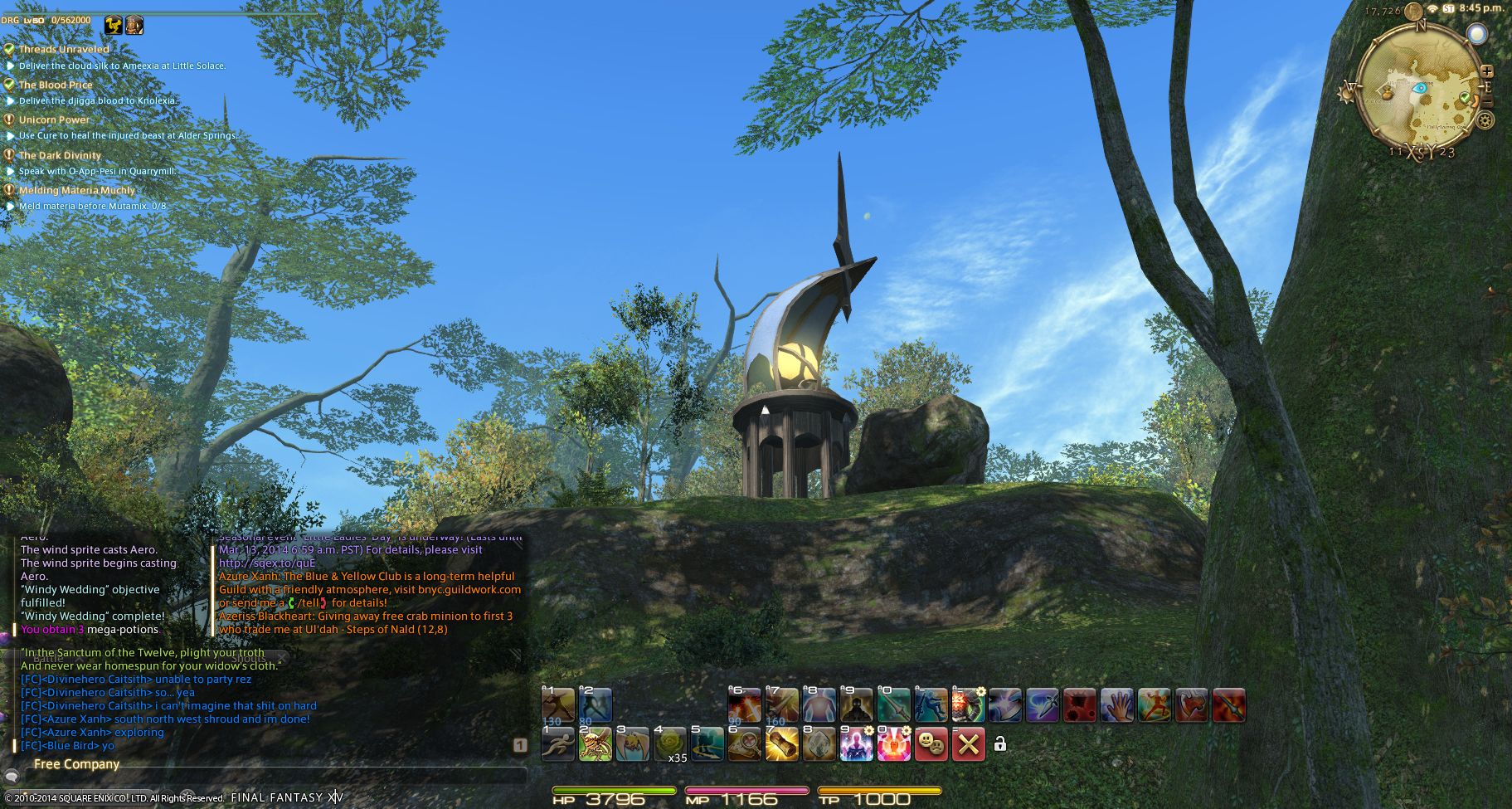Open the chat mode speech bubble button

[x=12, y=777]
